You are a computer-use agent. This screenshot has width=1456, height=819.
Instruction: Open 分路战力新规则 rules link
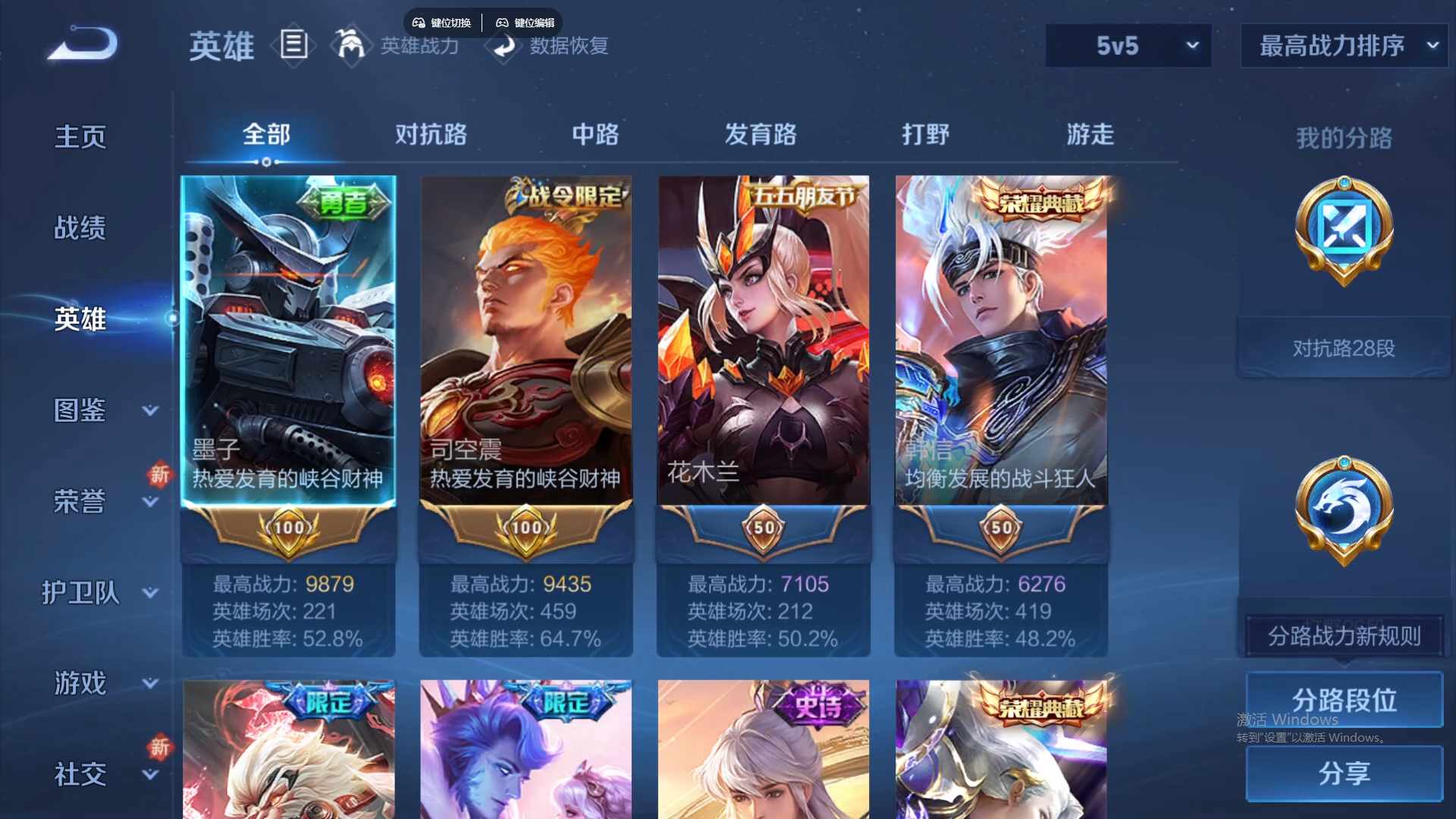[x=1343, y=637]
